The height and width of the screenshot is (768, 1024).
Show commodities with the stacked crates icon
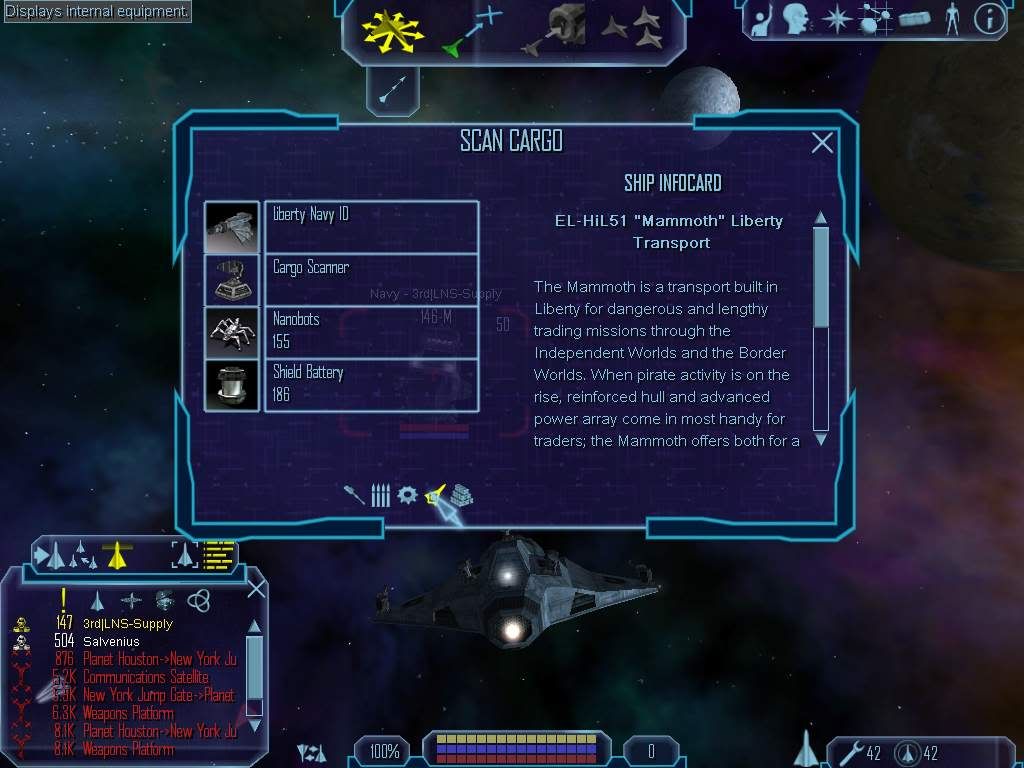point(461,495)
